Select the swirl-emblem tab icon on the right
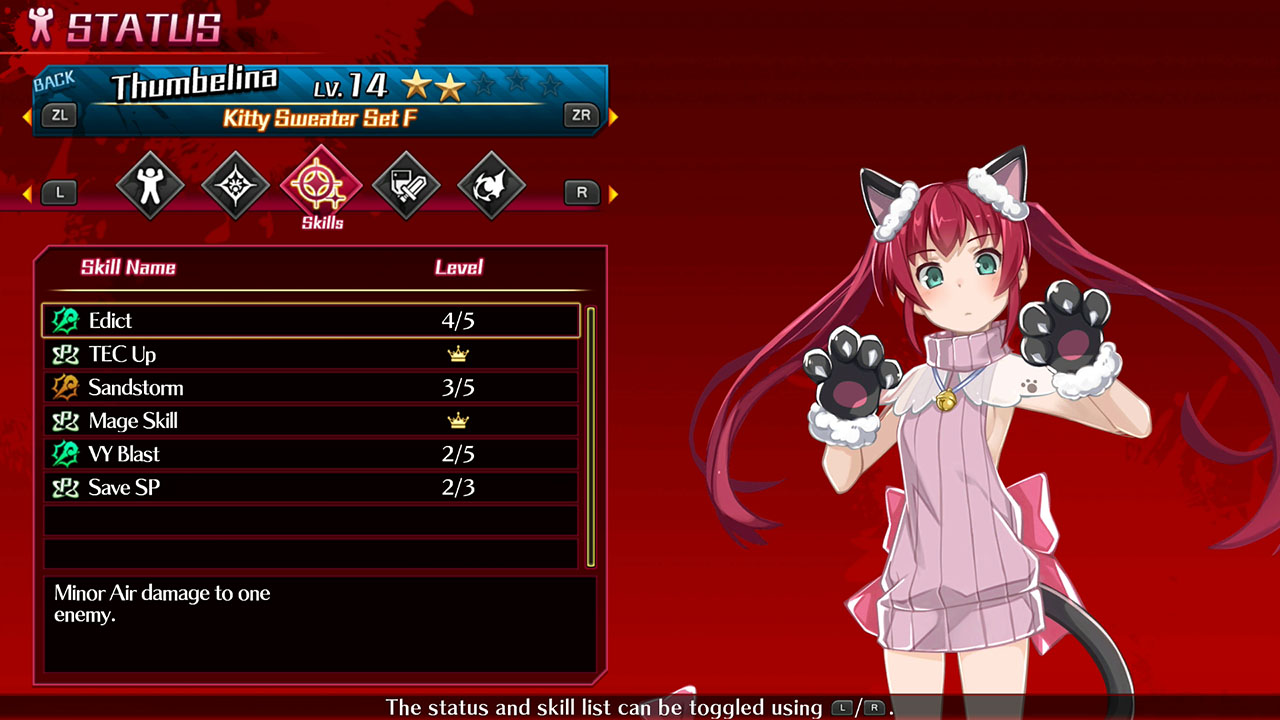1280x720 pixels. coord(490,186)
